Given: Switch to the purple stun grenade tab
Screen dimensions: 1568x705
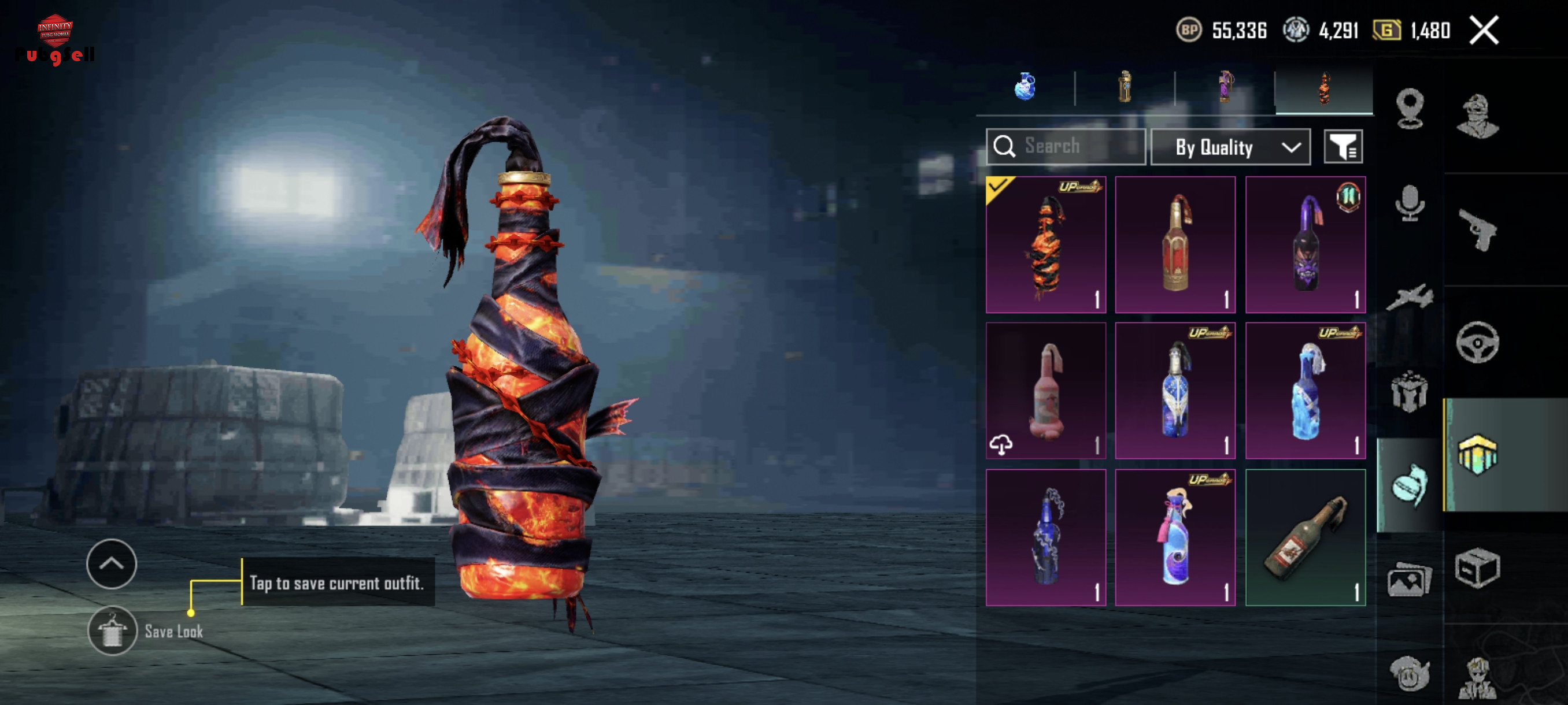Looking at the screenshot, I should coord(1225,87).
